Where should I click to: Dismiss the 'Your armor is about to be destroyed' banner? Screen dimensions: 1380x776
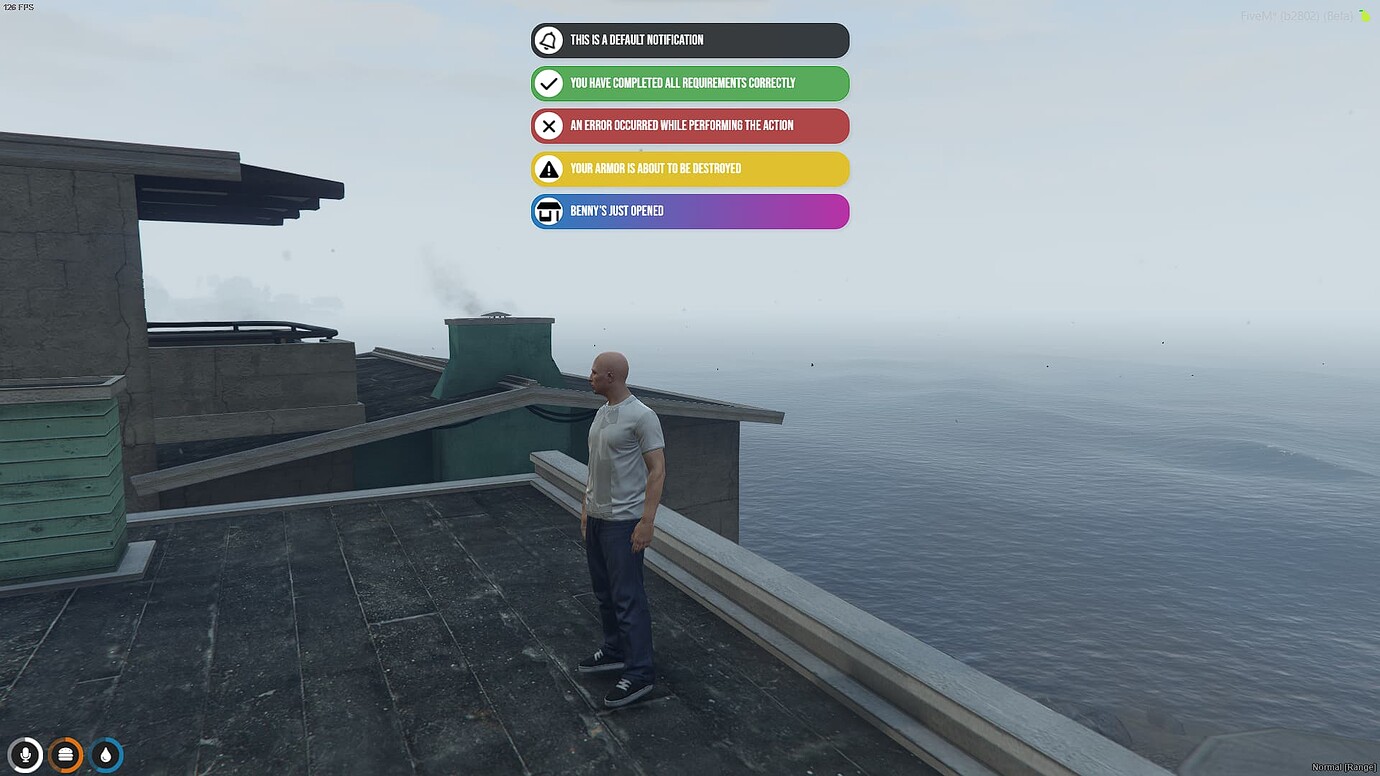pos(690,169)
